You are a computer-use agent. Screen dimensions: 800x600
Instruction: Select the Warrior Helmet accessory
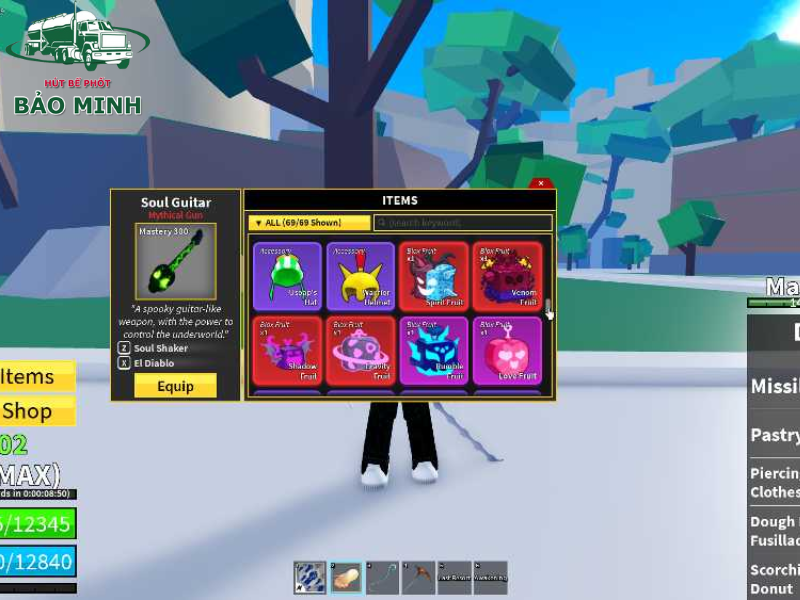click(x=361, y=276)
